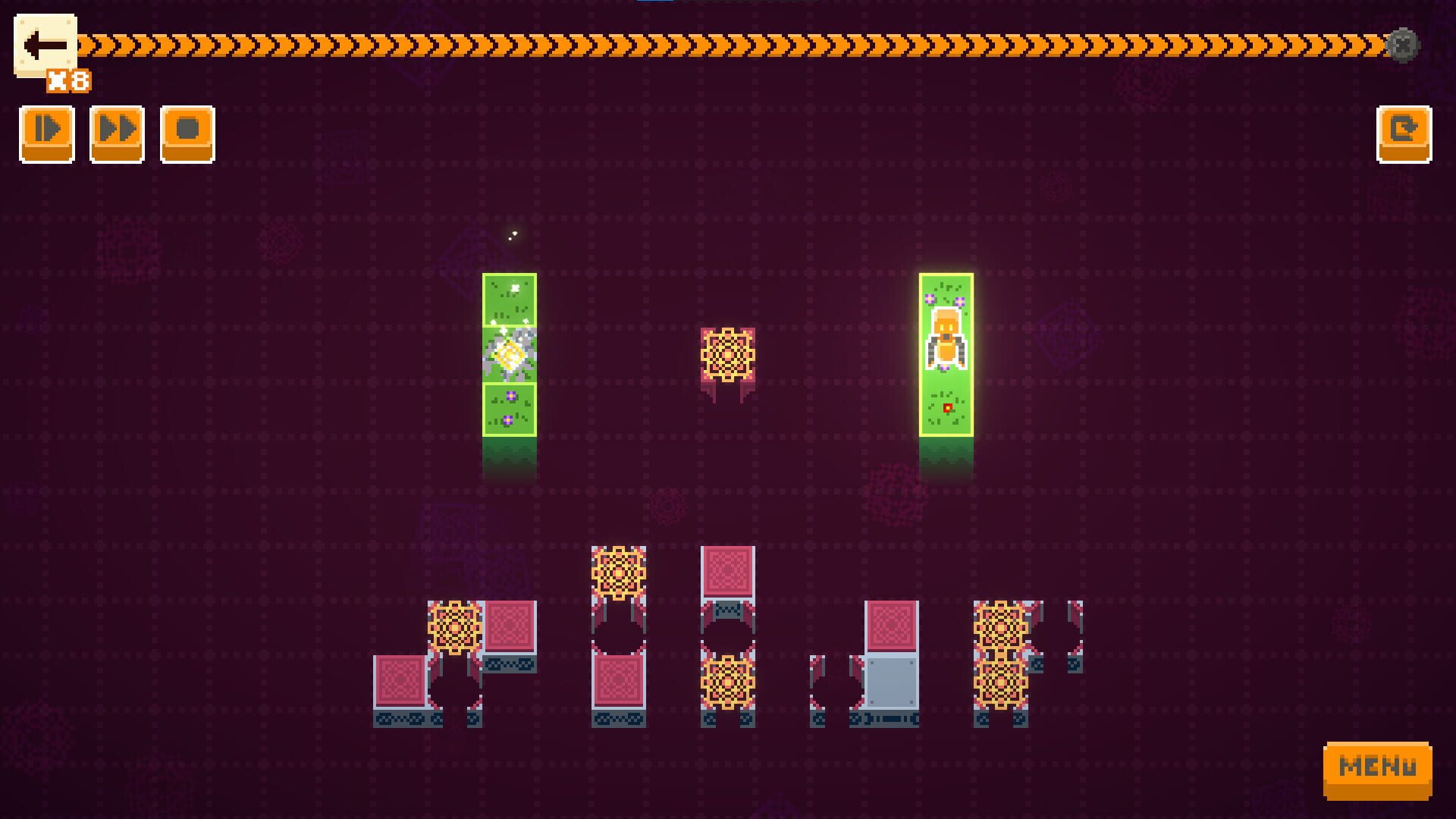This screenshot has height=819, width=1456.
Task: Click the restart level icon top right
Action: pyautogui.click(x=1404, y=133)
